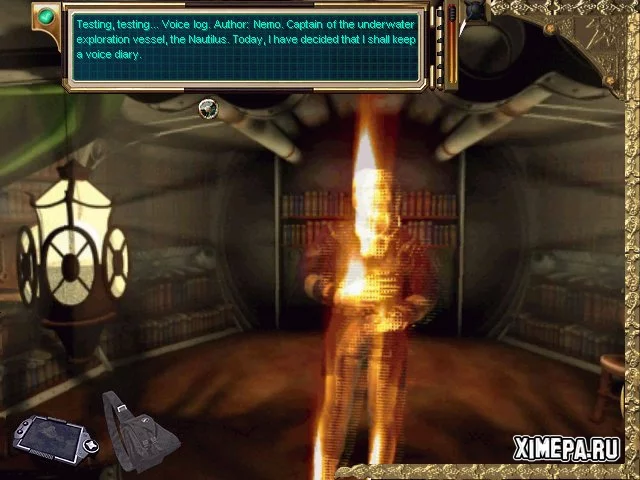Viewport: 640px width, 480px height.
Task: Click the green gem on the dialogue frame
Action: [x=44, y=16]
